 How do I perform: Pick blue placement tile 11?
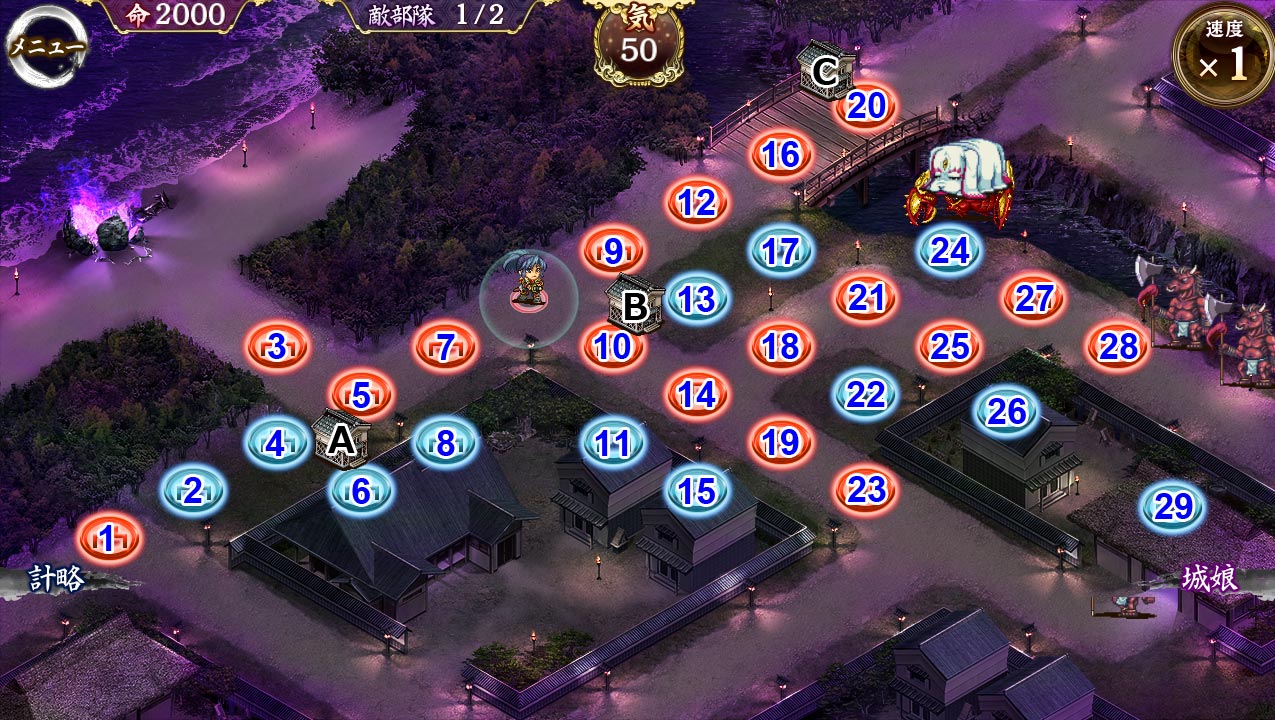click(x=613, y=443)
